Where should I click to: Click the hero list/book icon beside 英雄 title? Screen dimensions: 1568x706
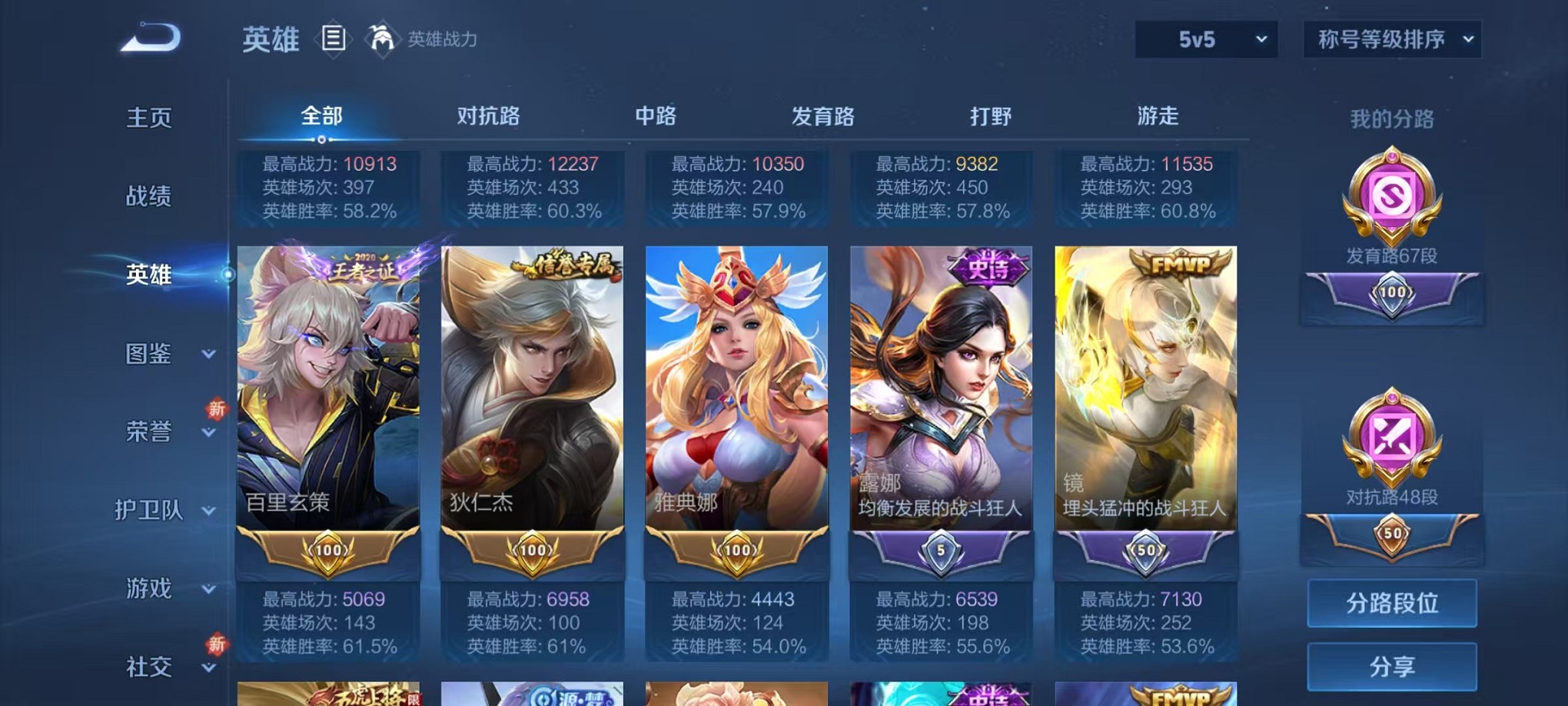click(332, 38)
